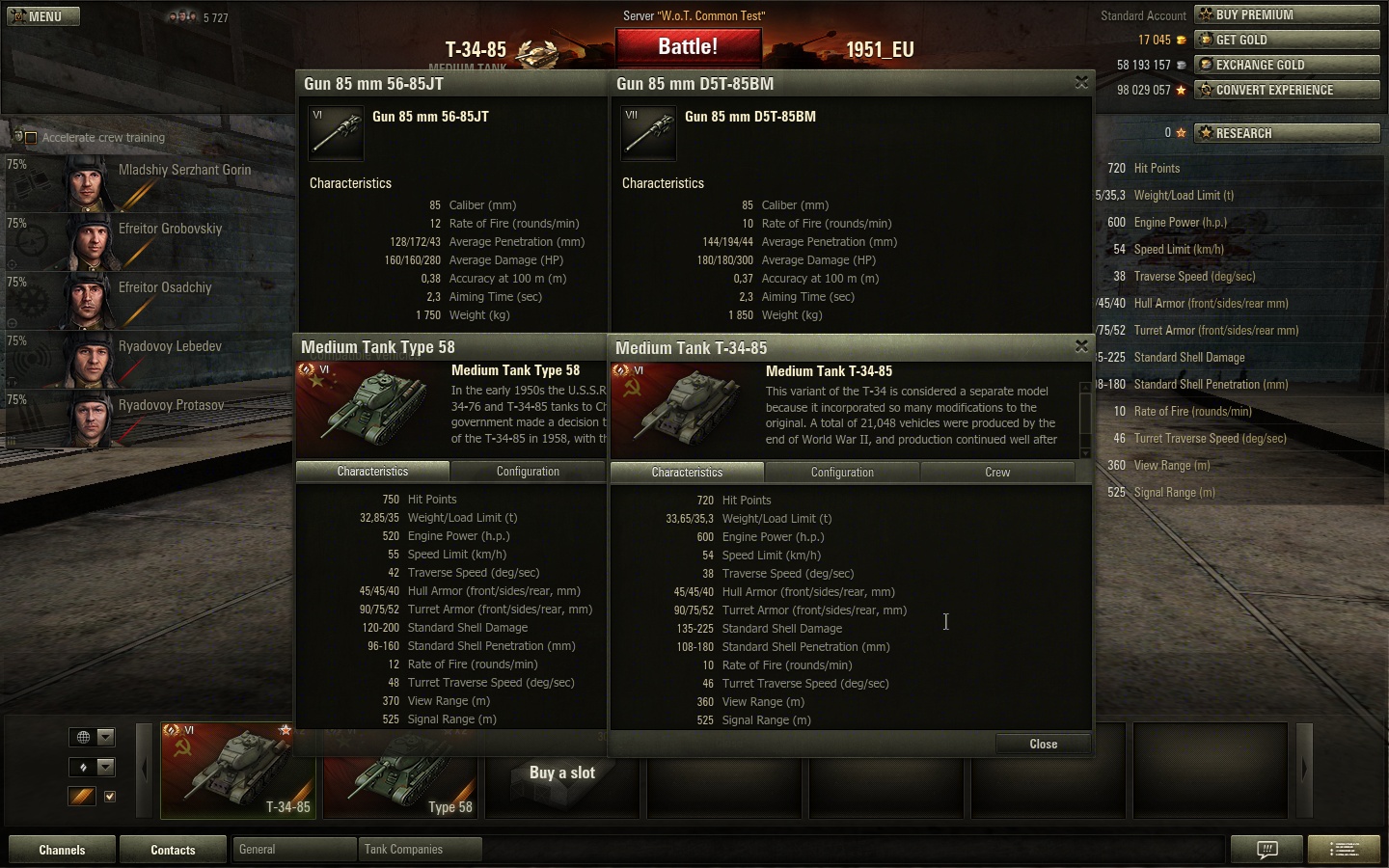Select the Type 58 tank in the carousel
Screen dimensions: 1389x868
pos(400,772)
